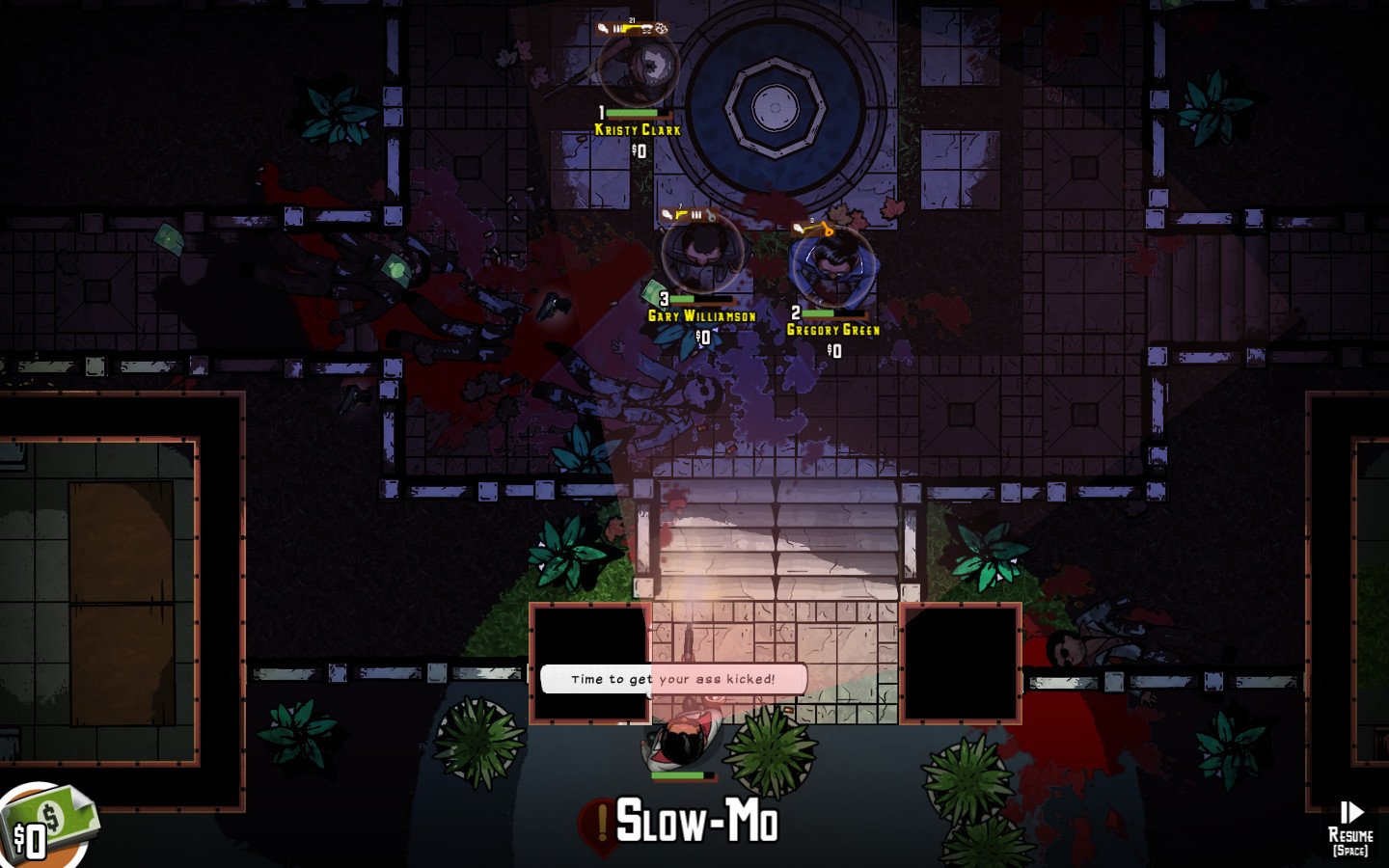The image size is (1389, 868).
Task: Select the hand icon above Gregory Green
Action: 797,227
